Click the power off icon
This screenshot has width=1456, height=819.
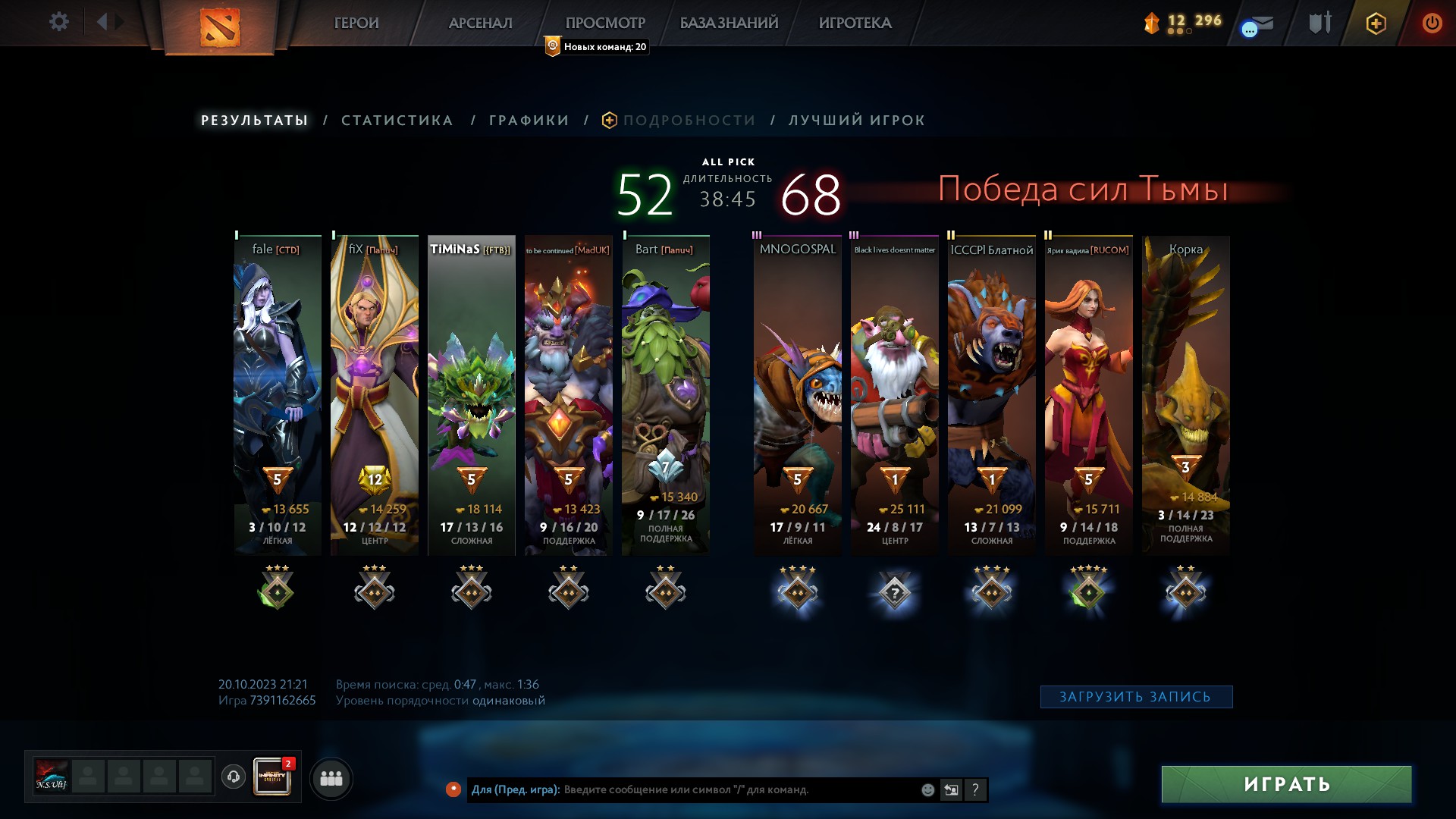(1432, 23)
